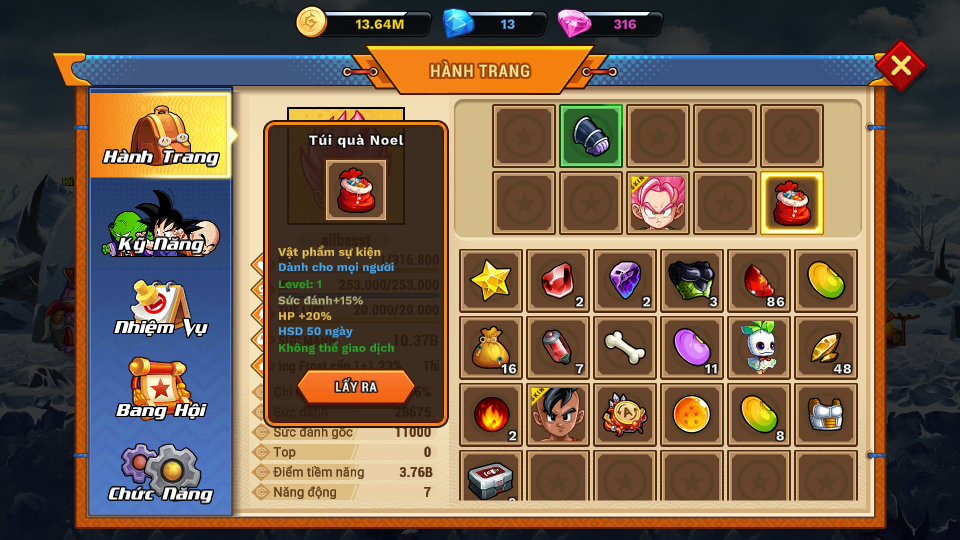960x540 pixels.
Task: Open the Chức Năng tab
Action: tap(161, 473)
